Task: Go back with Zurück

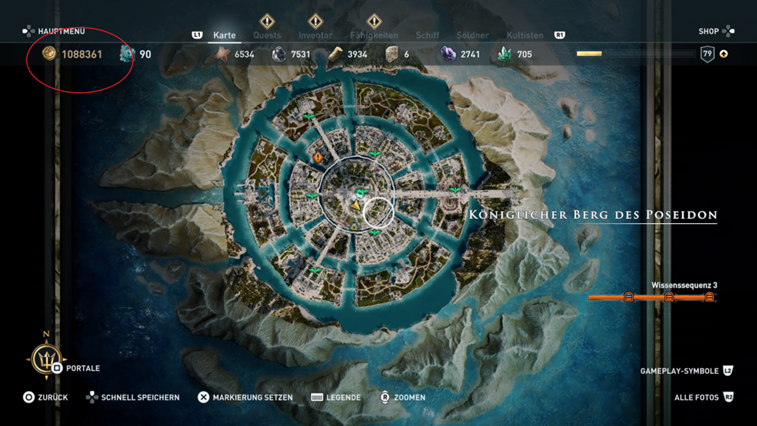Action: (x=45, y=397)
